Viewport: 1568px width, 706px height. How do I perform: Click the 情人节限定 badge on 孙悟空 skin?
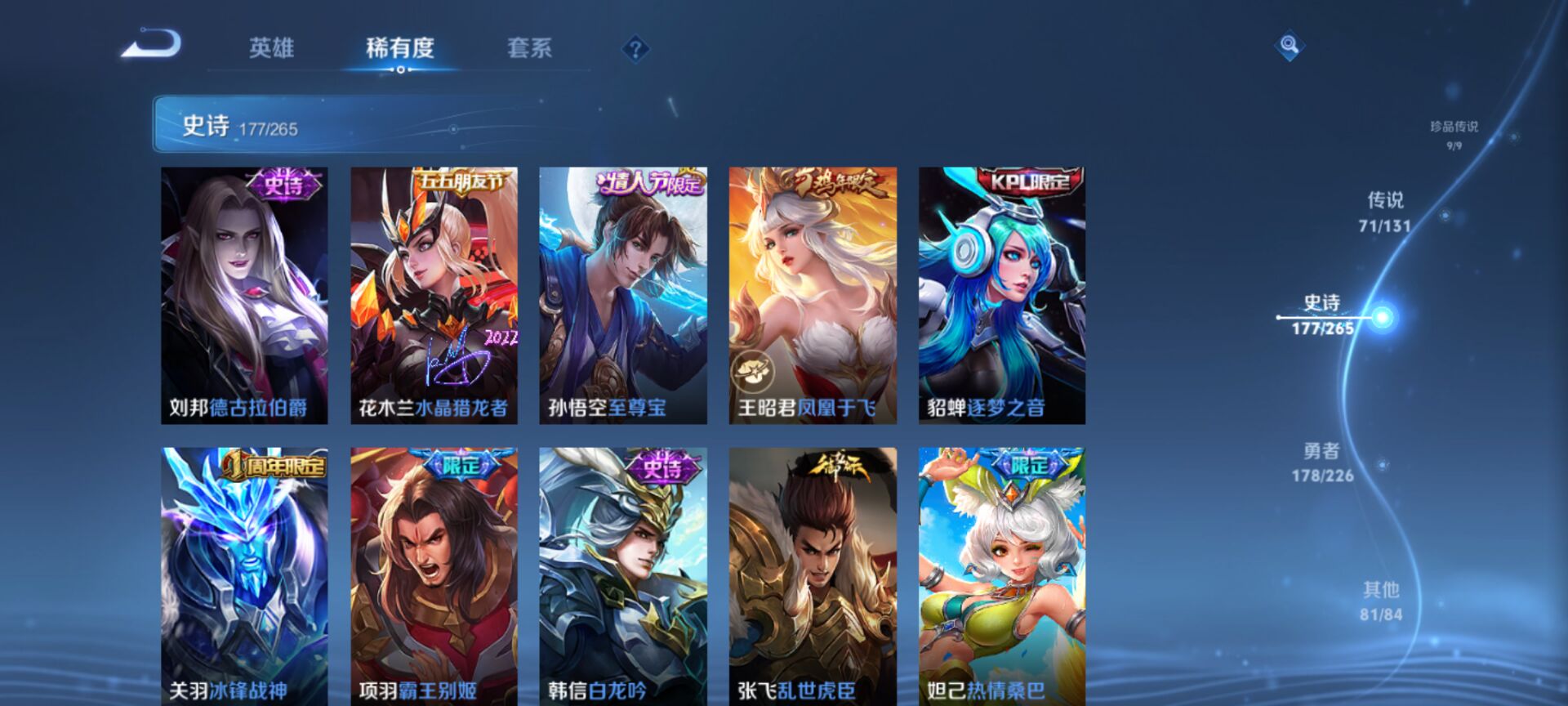tap(646, 181)
